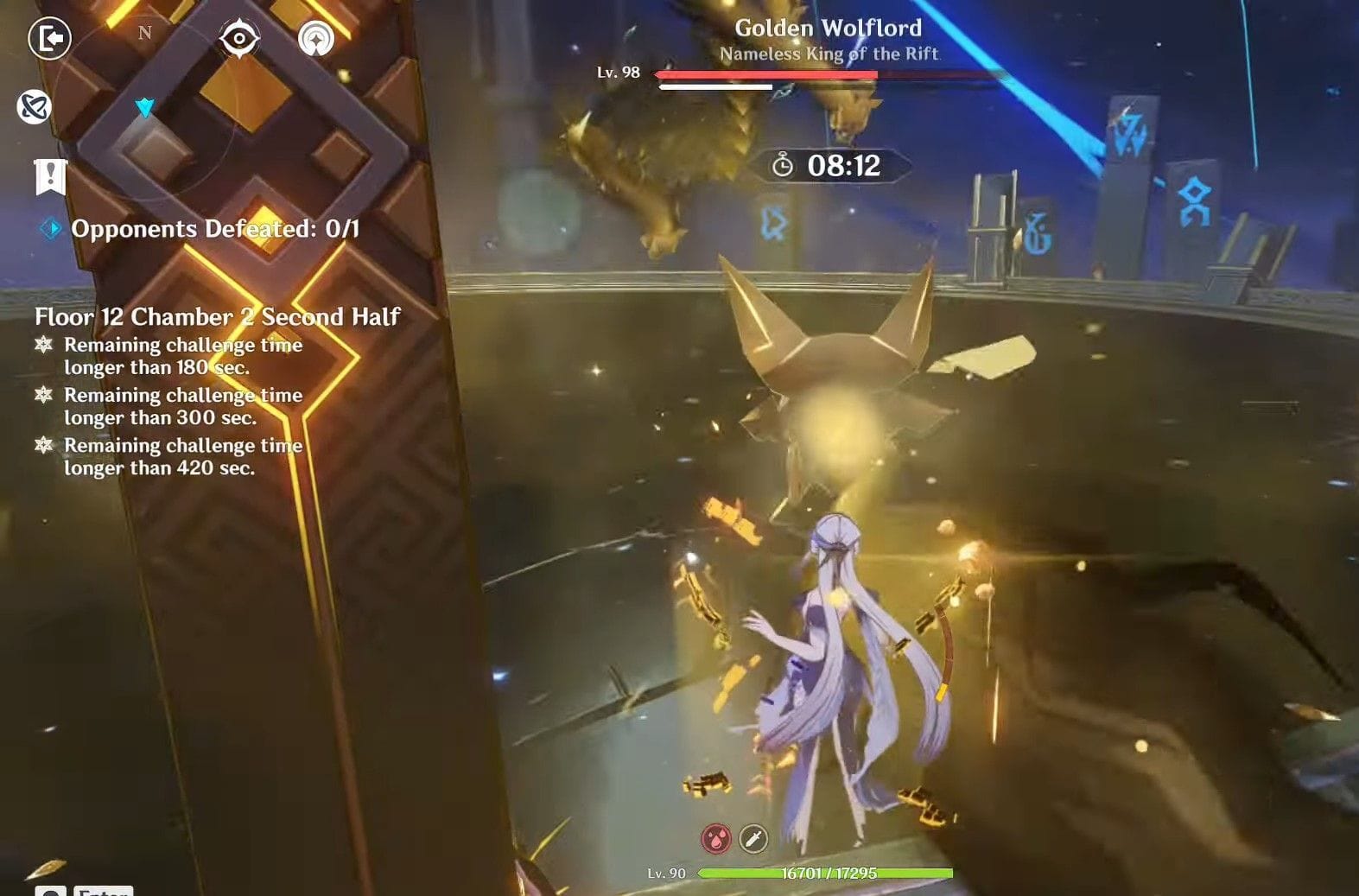Open the challenge objective eye icon
The image size is (1359, 896).
(x=241, y=40)
